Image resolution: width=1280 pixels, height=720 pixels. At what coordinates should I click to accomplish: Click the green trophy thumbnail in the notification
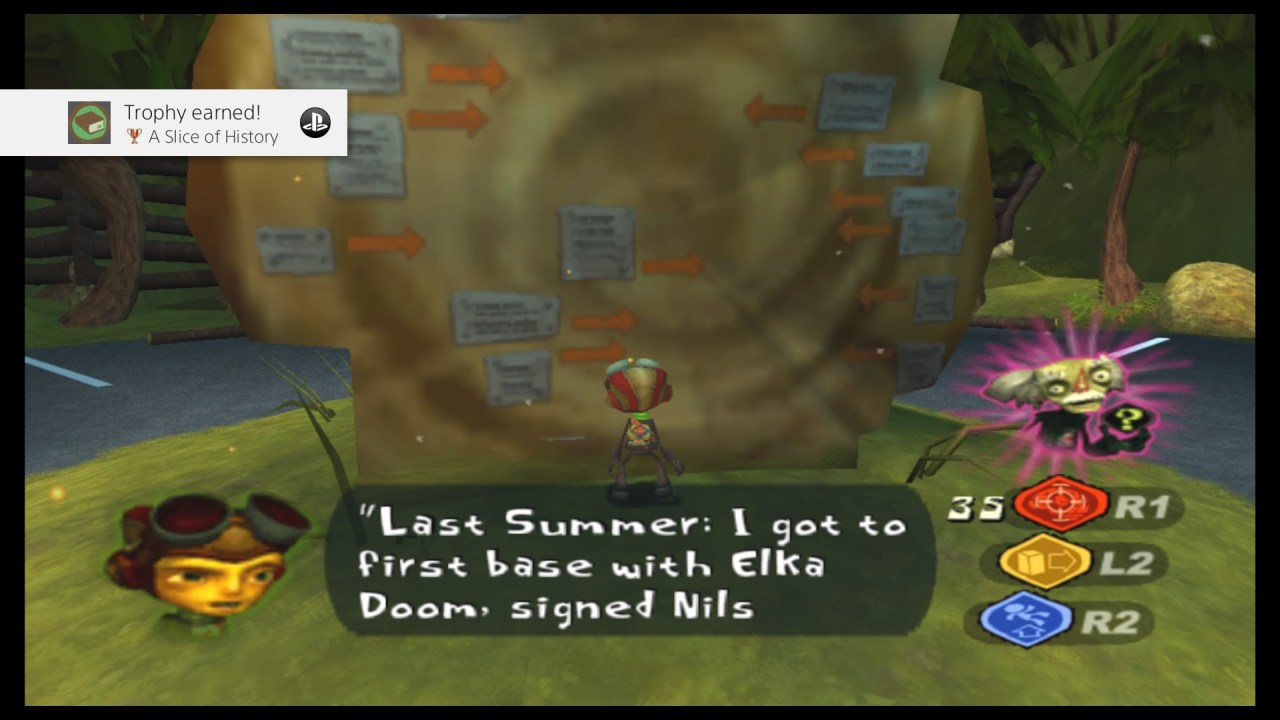[x=89, y=123]
